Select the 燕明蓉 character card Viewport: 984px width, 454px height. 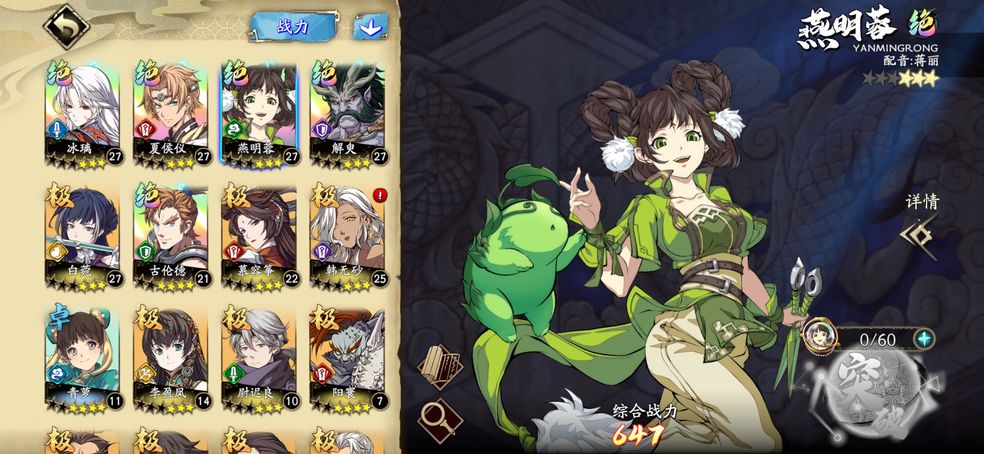(x=259, y=113)
